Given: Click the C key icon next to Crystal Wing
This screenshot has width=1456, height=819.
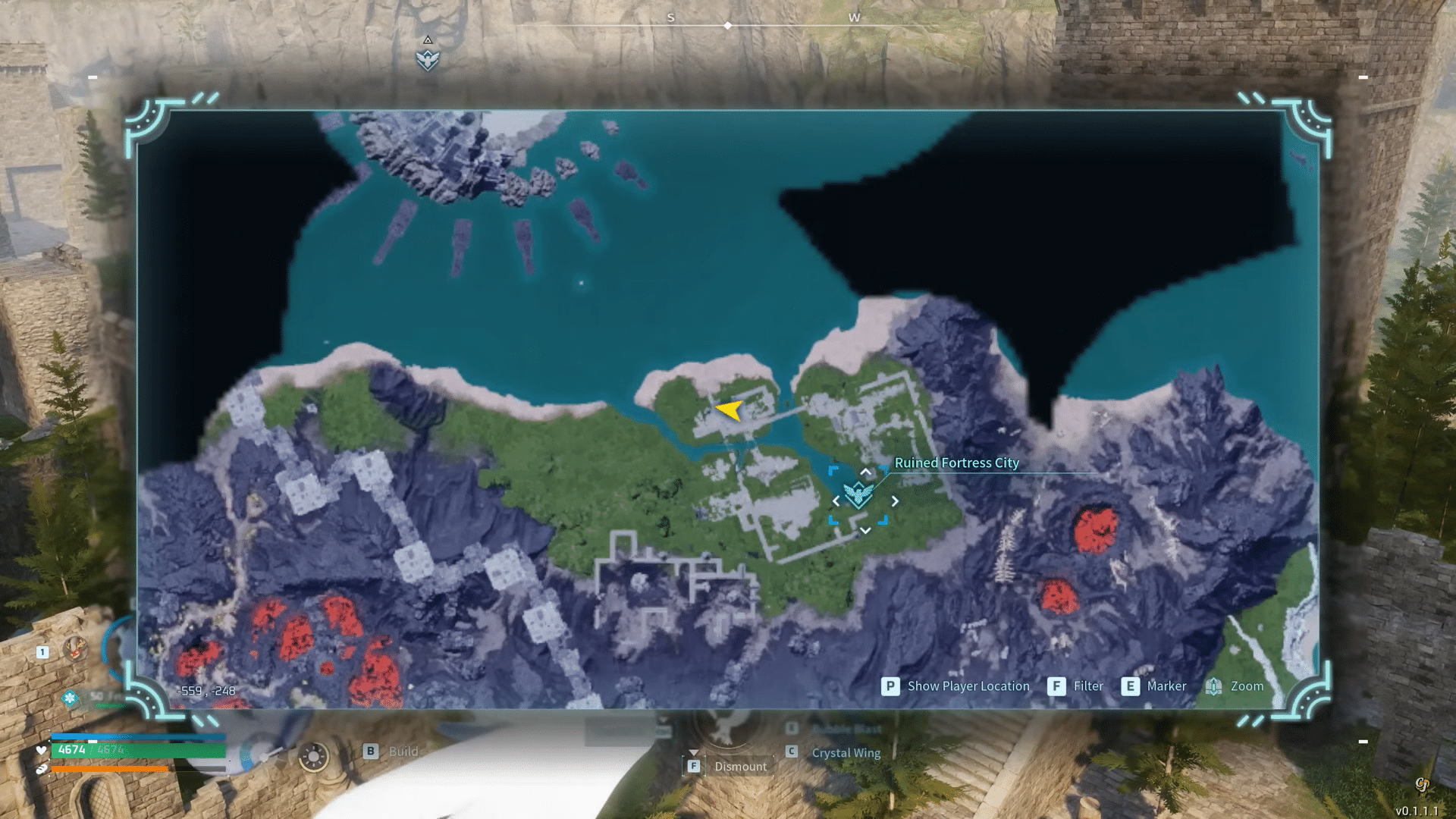Looking at the screenshot, I should (x=791, y=752).
